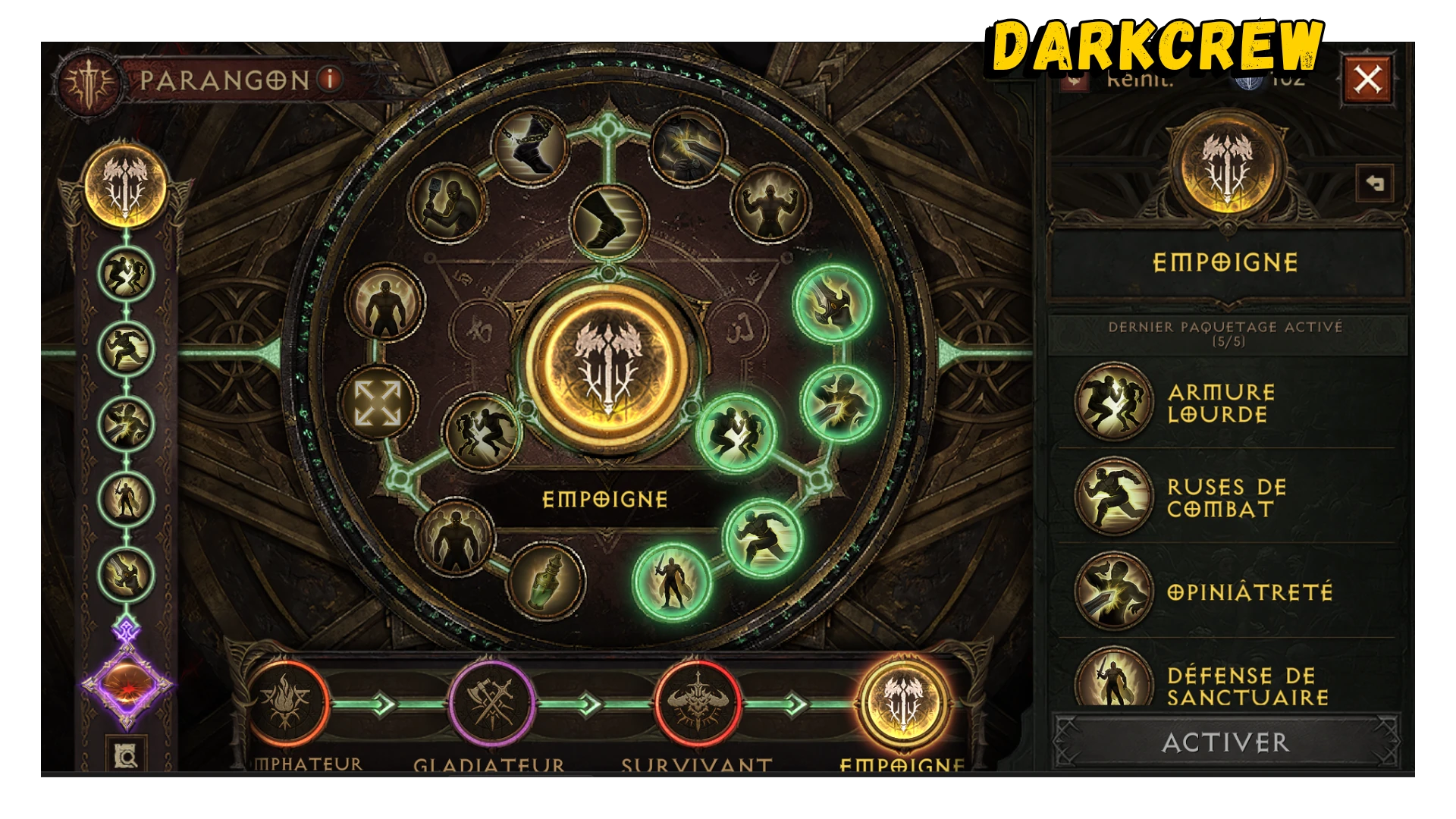
Task: Click the magnifier icon at sidebar bottom
Action: point(126,755)
